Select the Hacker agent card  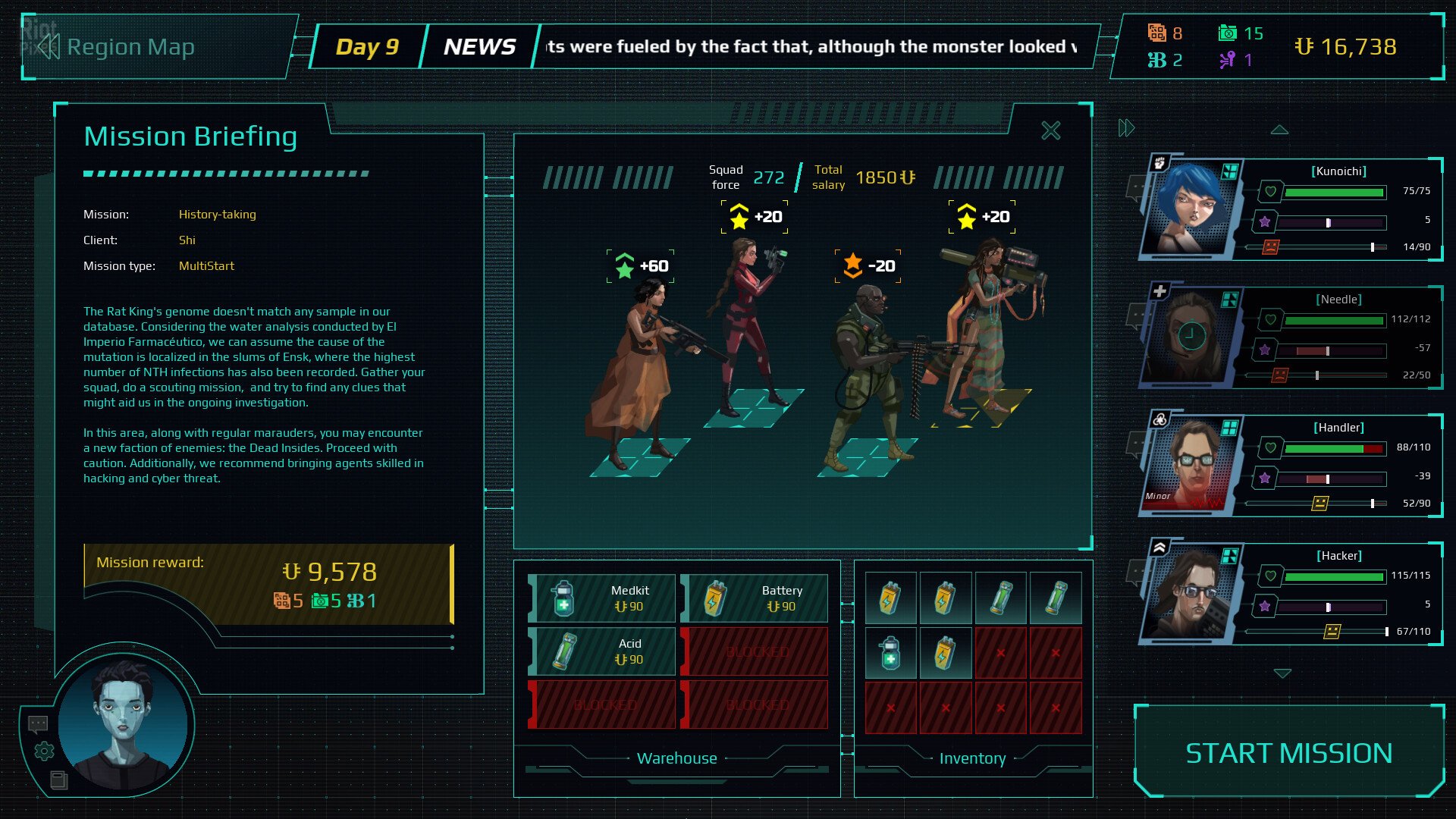[x=1289, y=593]
